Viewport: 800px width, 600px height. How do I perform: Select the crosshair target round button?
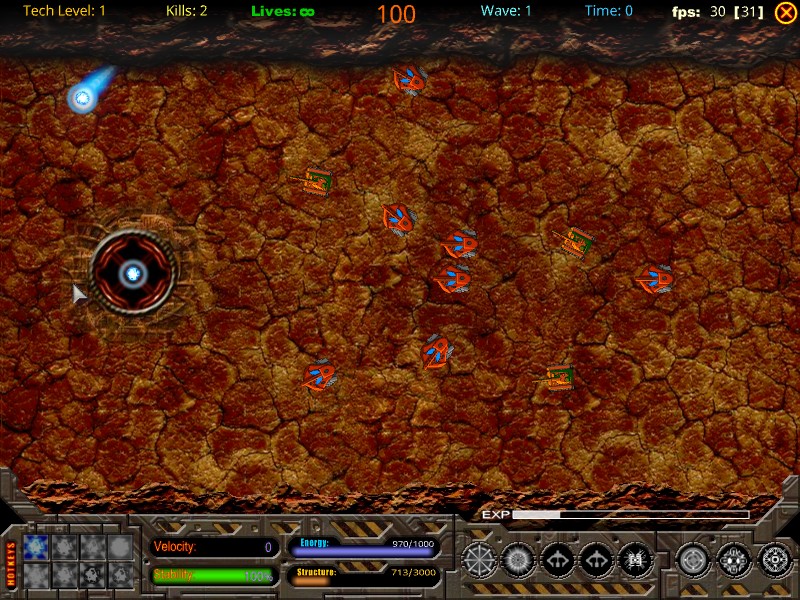click(692, 560)
